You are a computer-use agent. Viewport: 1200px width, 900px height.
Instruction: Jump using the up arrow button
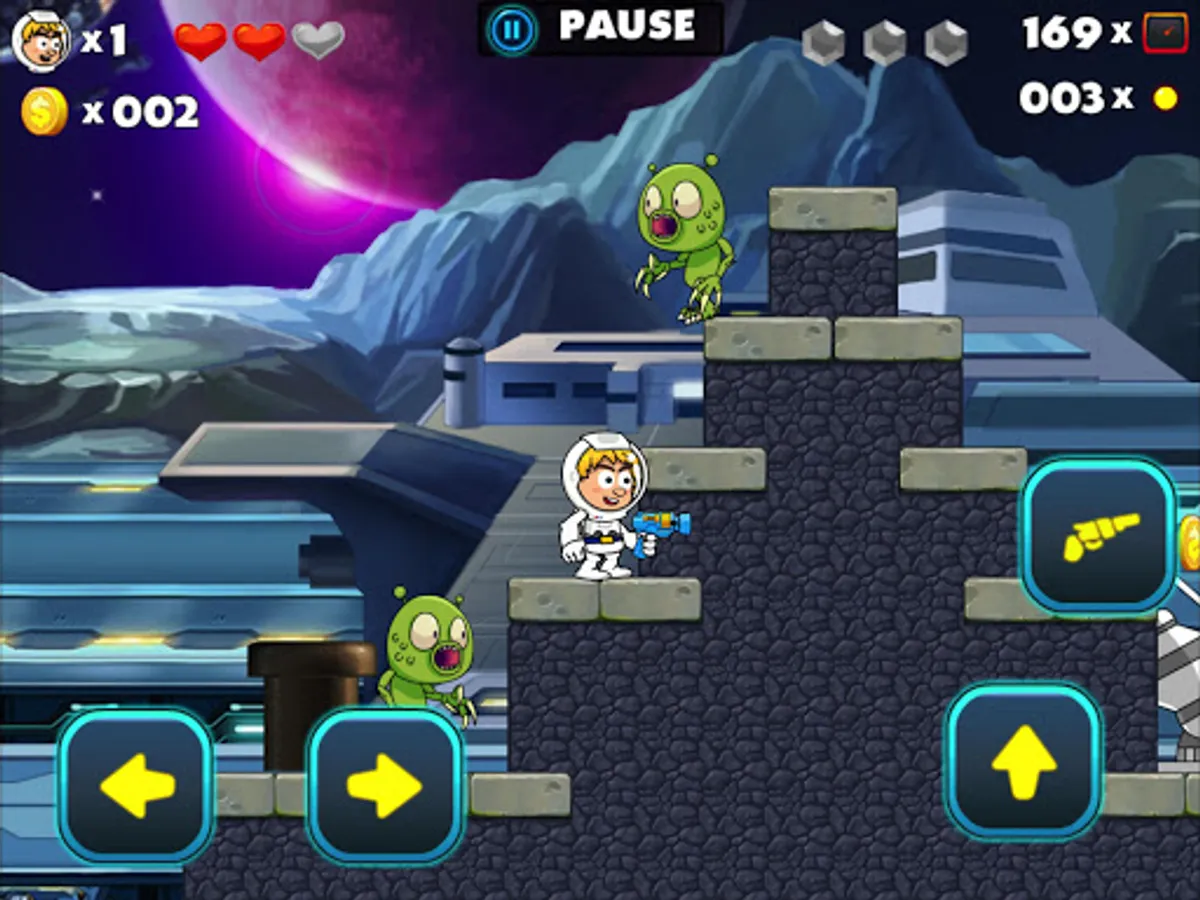click(1024, 760)
